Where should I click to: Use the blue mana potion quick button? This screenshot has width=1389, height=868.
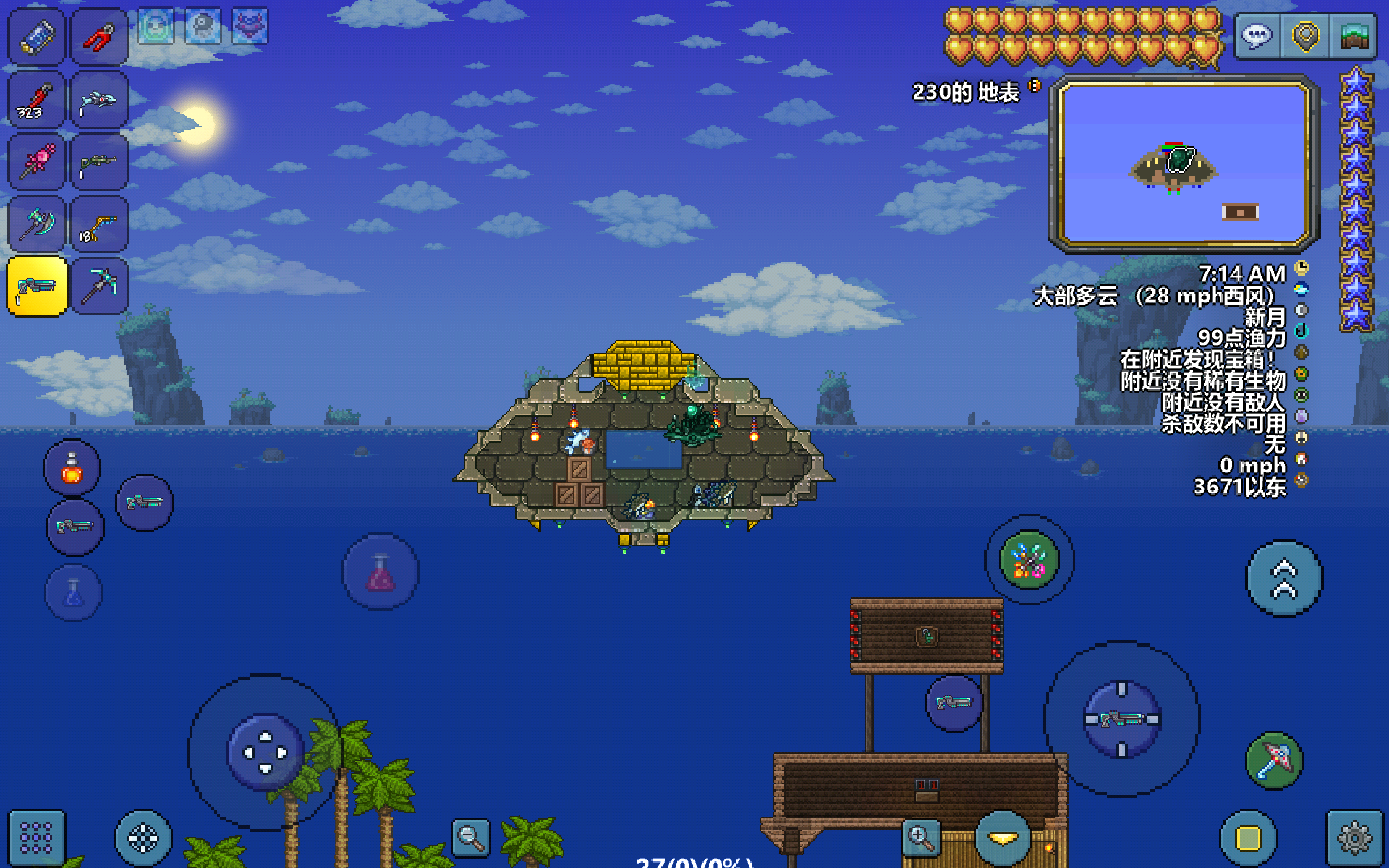(x=74, y=593)
